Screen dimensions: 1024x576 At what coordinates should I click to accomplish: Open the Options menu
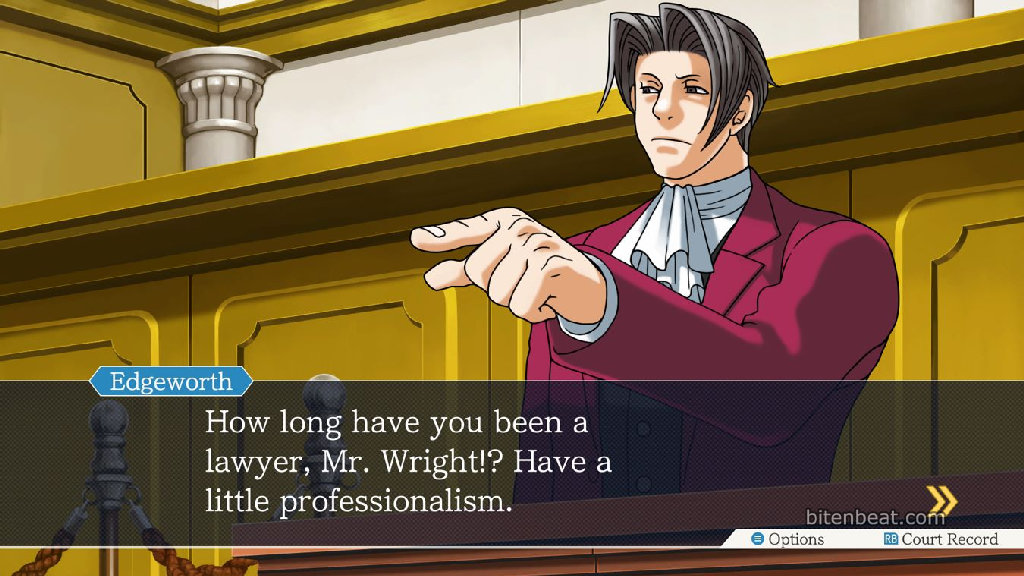click(x=788, y=539)
